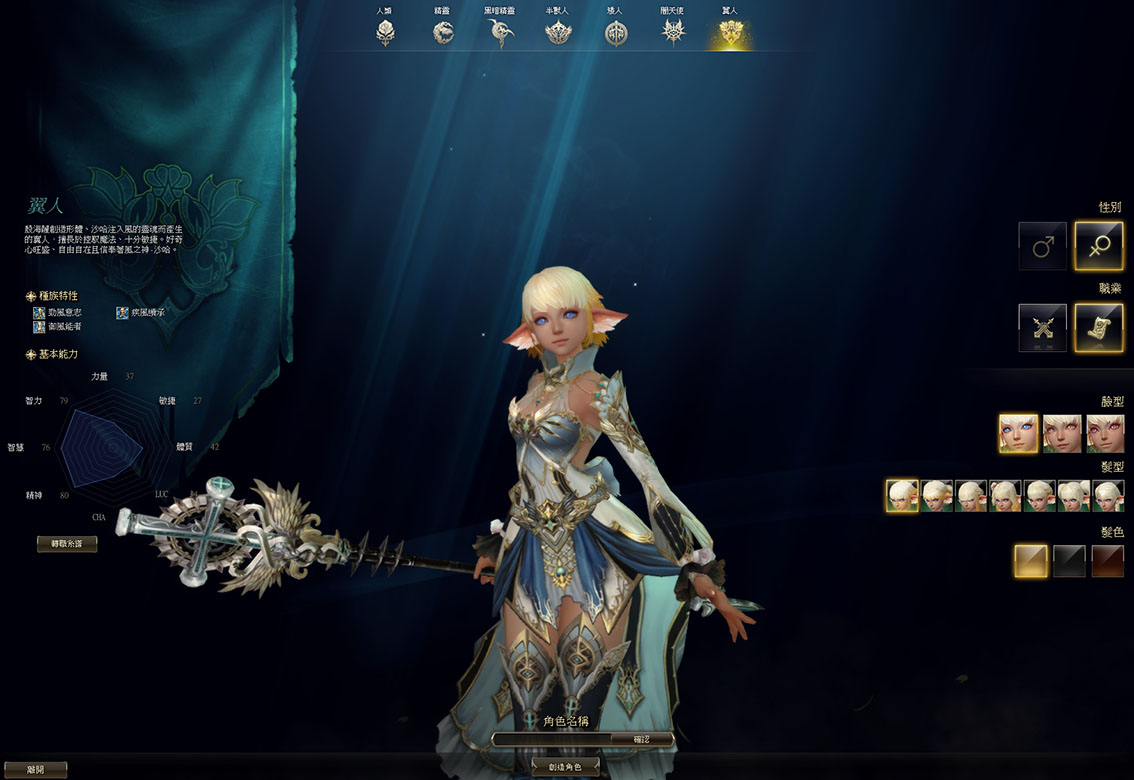Choose the 闇天使 (Kamael) race emblem
The width and height of the screenshot is (1134, 780).
673,33
